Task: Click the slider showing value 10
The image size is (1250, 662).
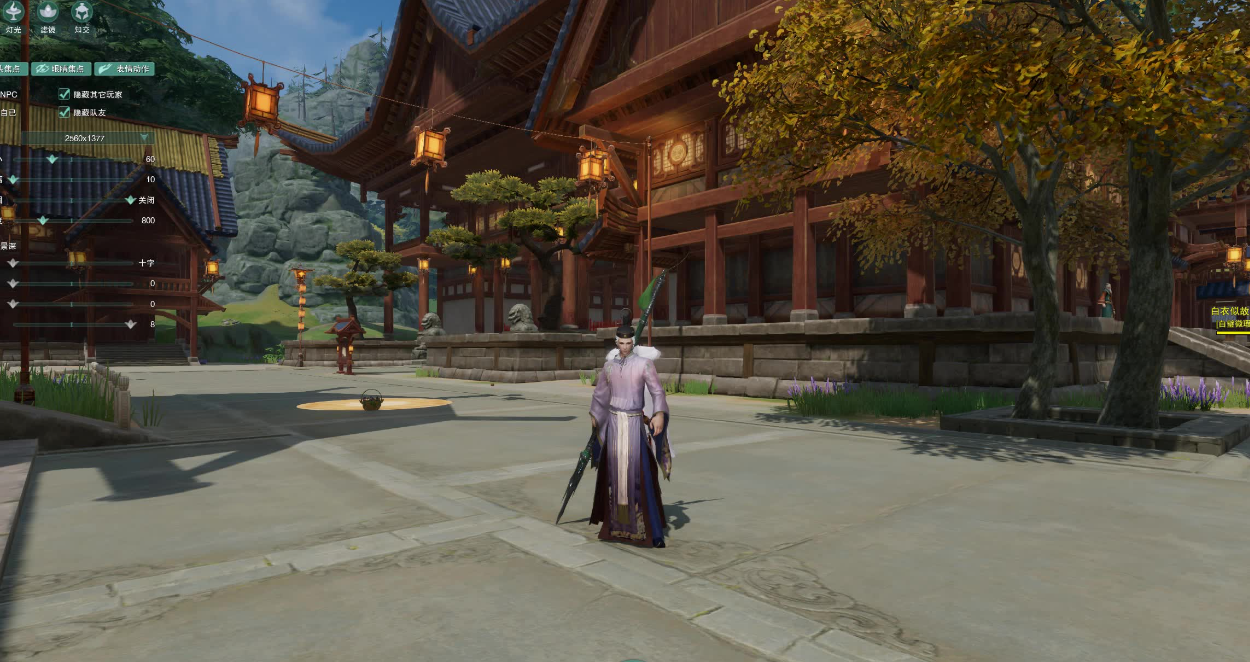Action: (14, 179)
